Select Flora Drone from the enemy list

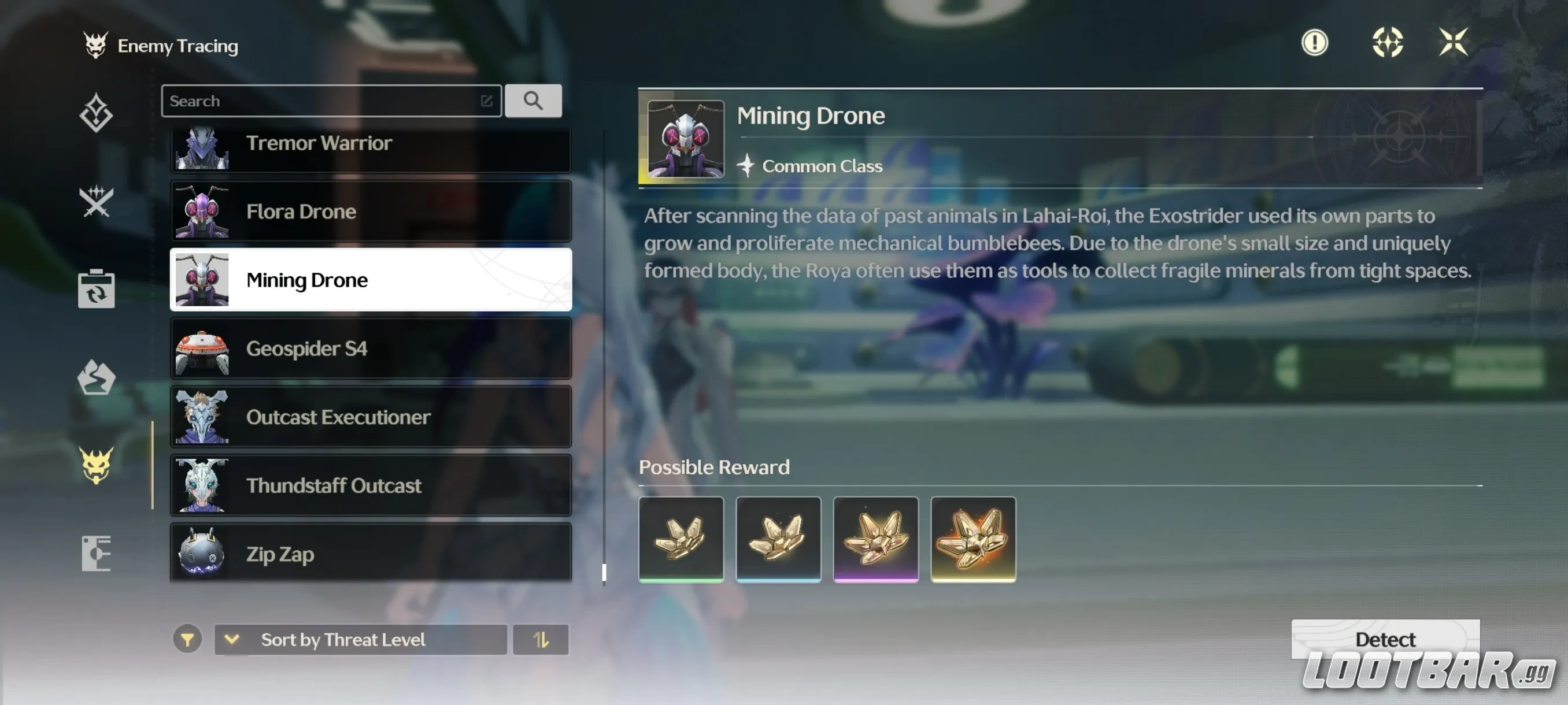[x=370, y=211]
